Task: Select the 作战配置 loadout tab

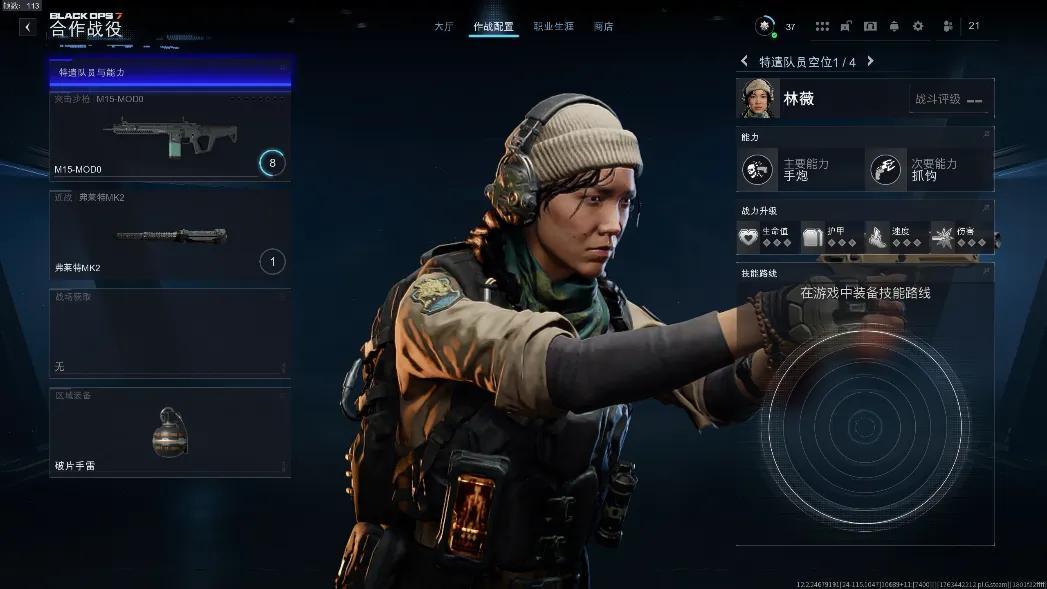Action: pyautogui.click(x=493, y=27)
